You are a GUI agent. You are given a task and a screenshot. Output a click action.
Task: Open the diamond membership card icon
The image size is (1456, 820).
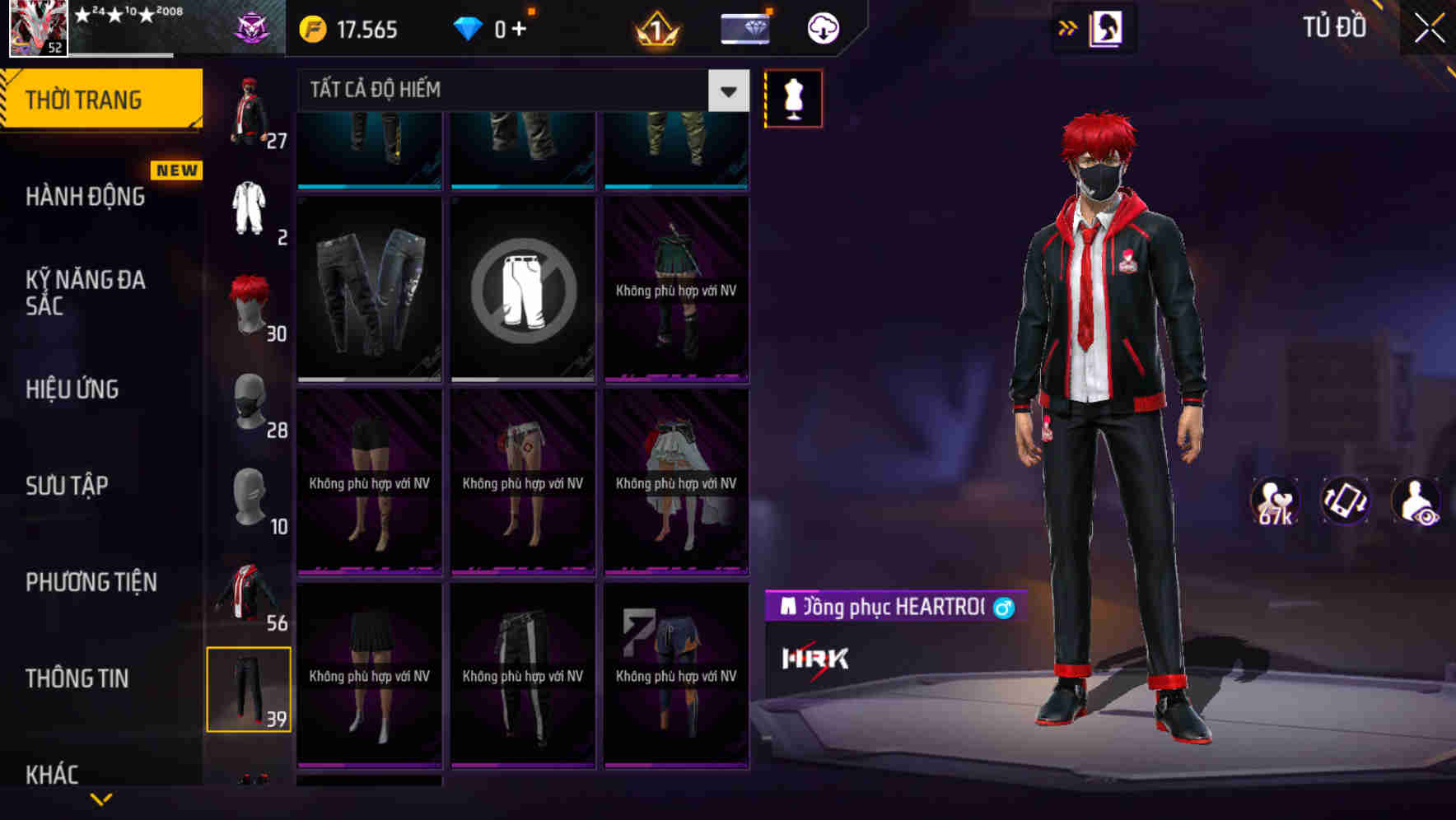coord(744,27)
